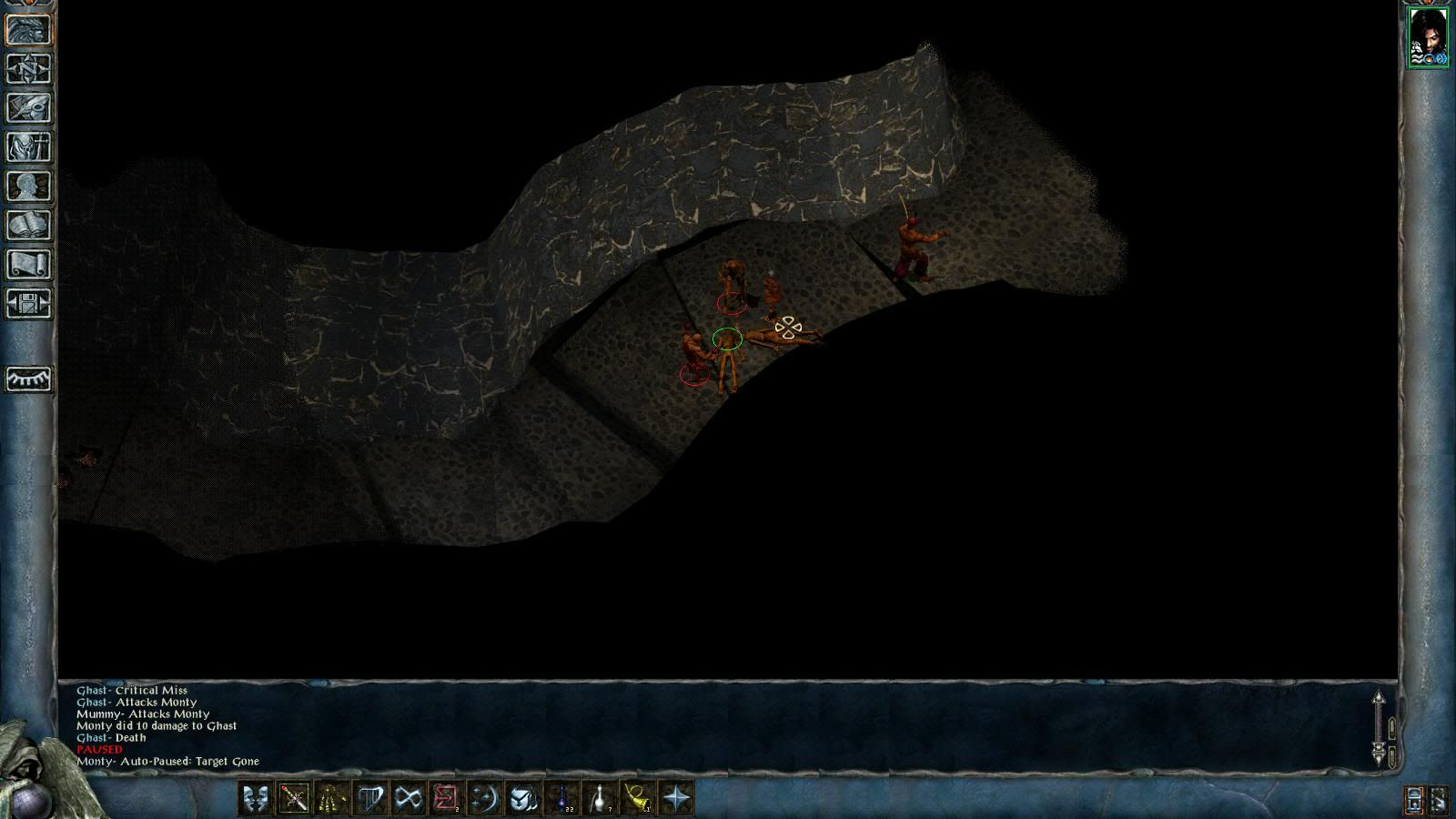This screenshot has width=1456, height=819.
Task: Select Monty's character portrait
Action: (x=1428, y=37)
